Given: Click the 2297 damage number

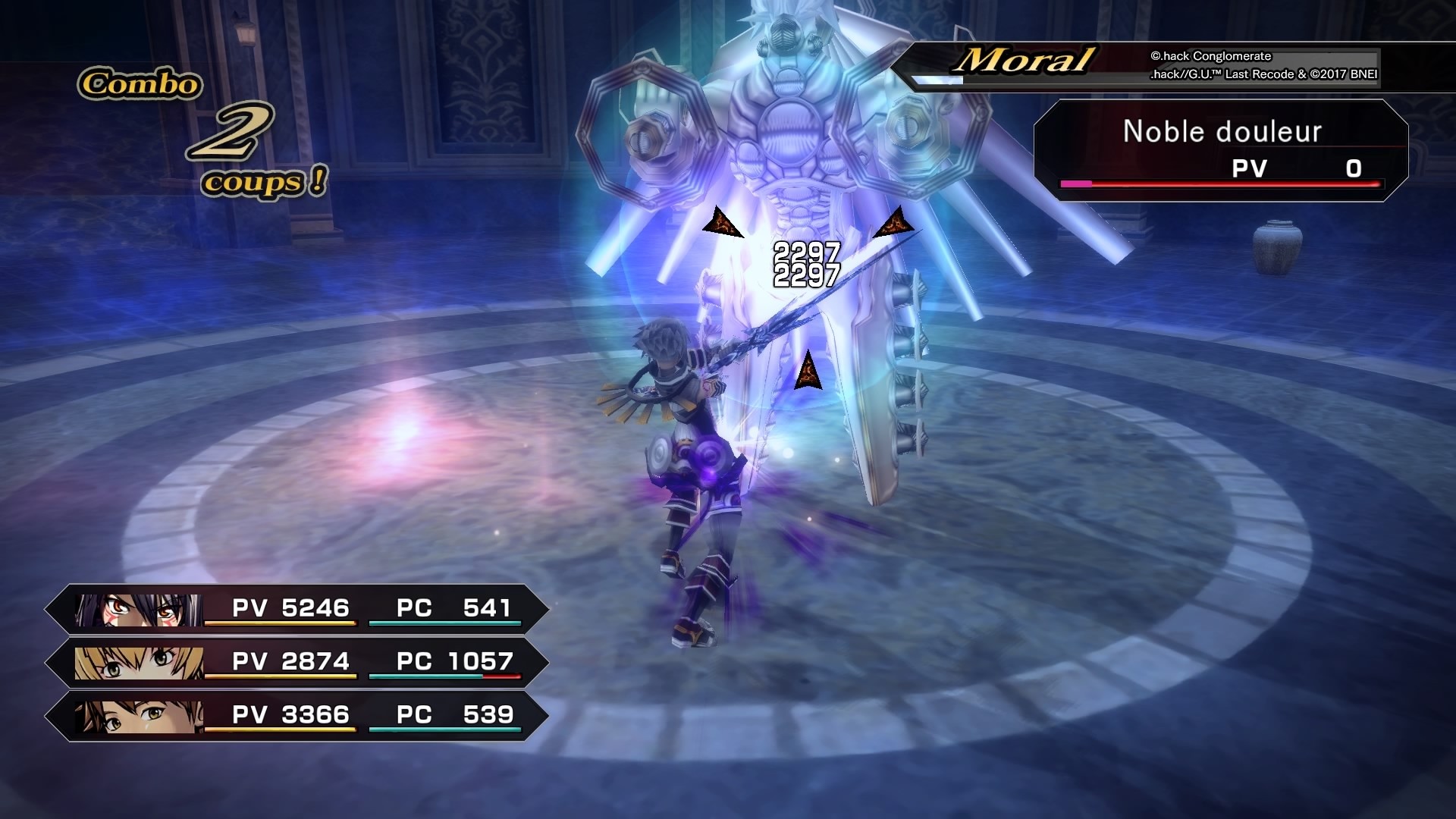Looking at the screenshot, I should click(x=807, y=250).
